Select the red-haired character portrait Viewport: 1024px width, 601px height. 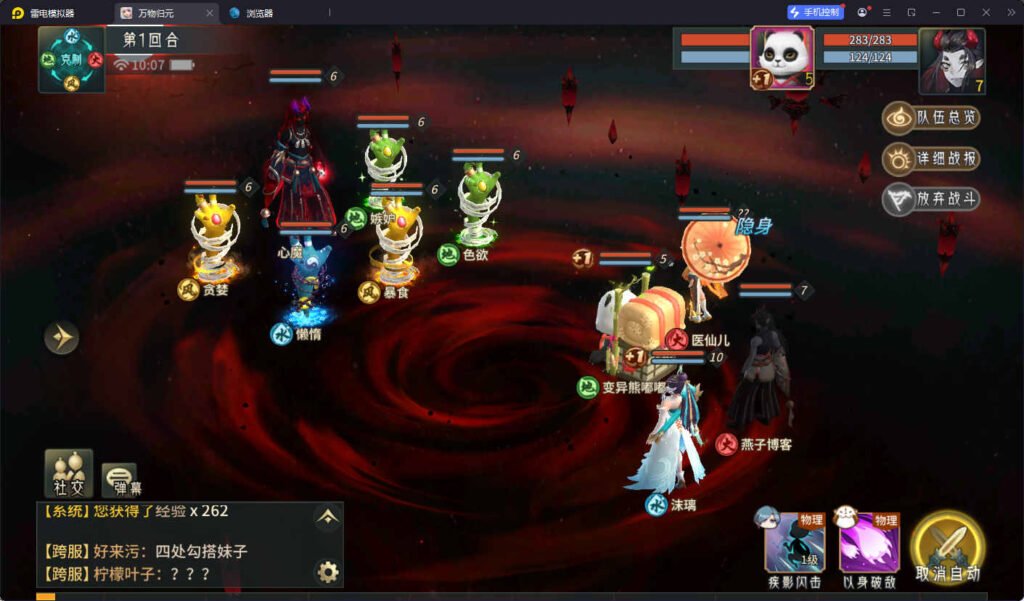tap(951, 58)
